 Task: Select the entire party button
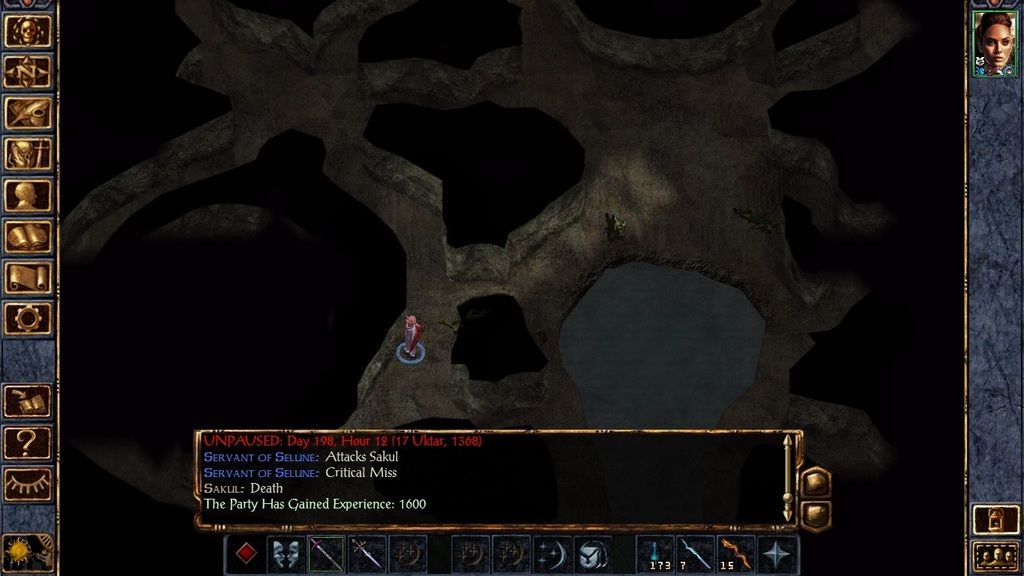coord(994,556)
